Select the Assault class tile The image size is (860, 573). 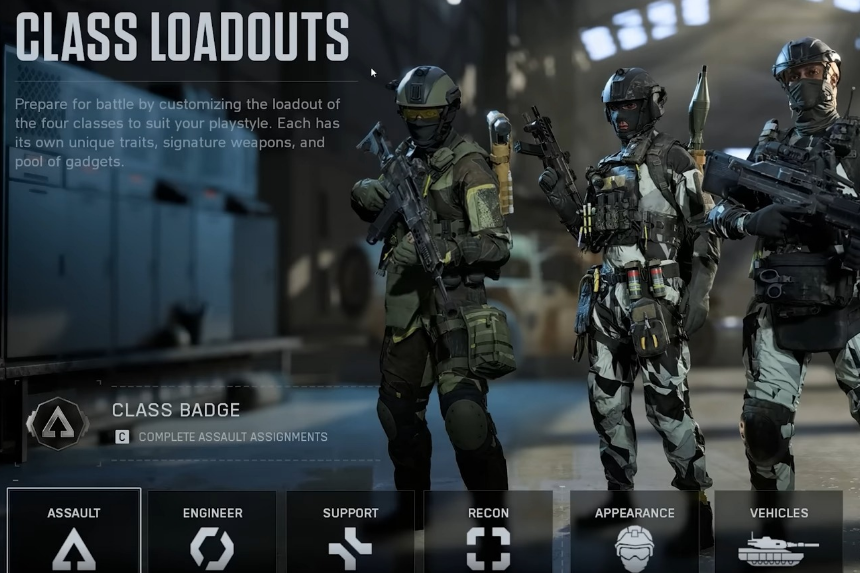coord(74,532)
